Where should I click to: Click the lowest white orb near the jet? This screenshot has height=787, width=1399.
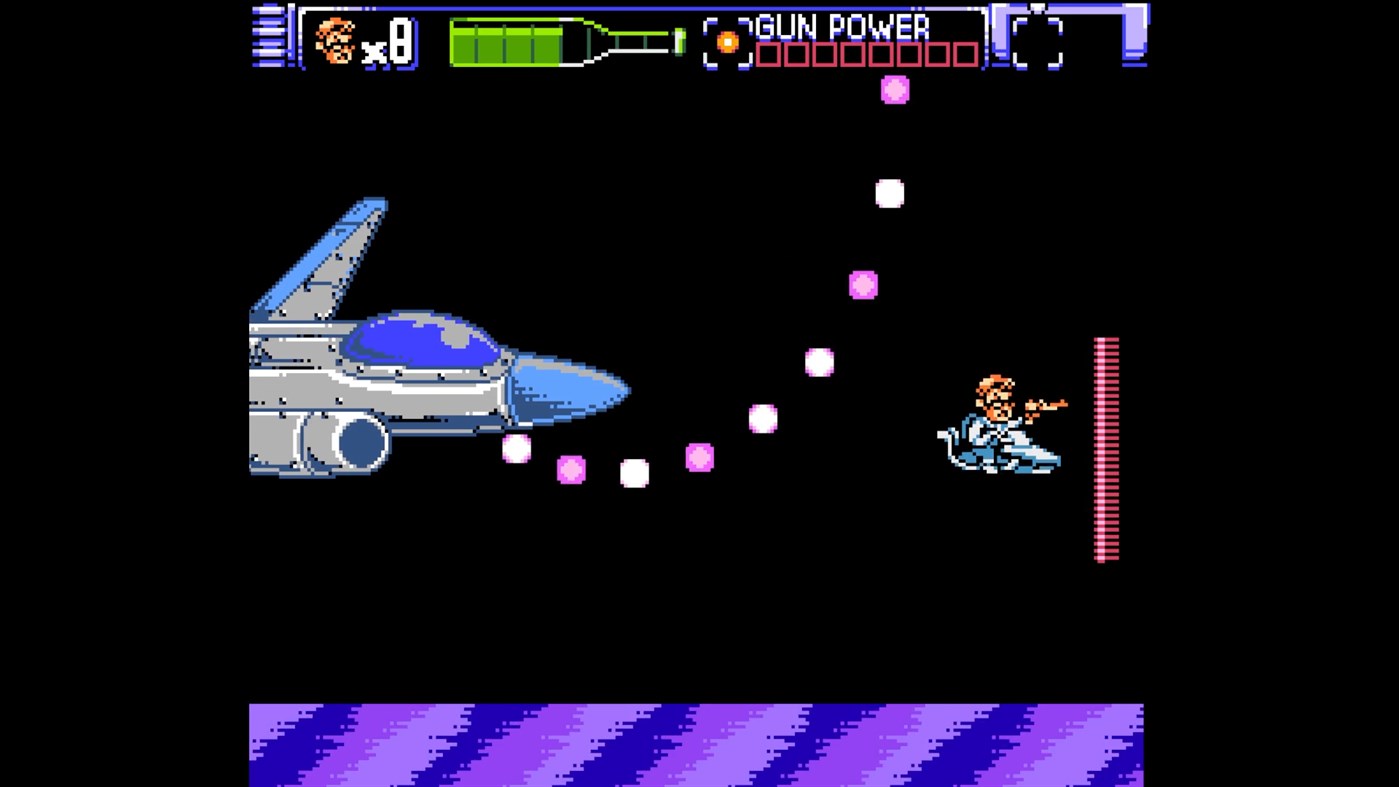click(633, 473)
